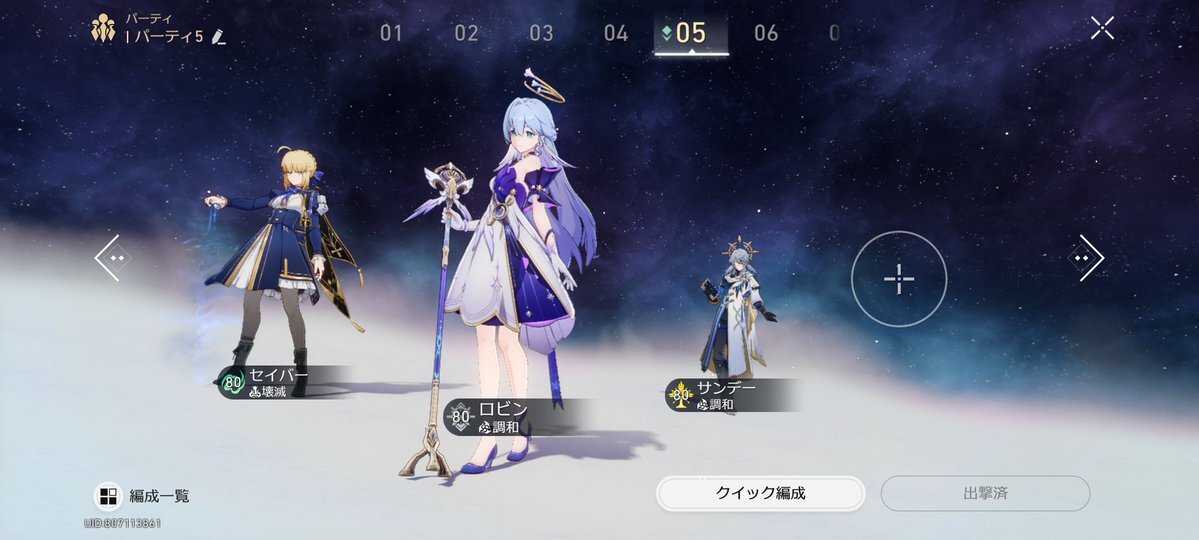Open the 編成一覧 formation list
The image size is (1199, 540).
coord(142,495)
